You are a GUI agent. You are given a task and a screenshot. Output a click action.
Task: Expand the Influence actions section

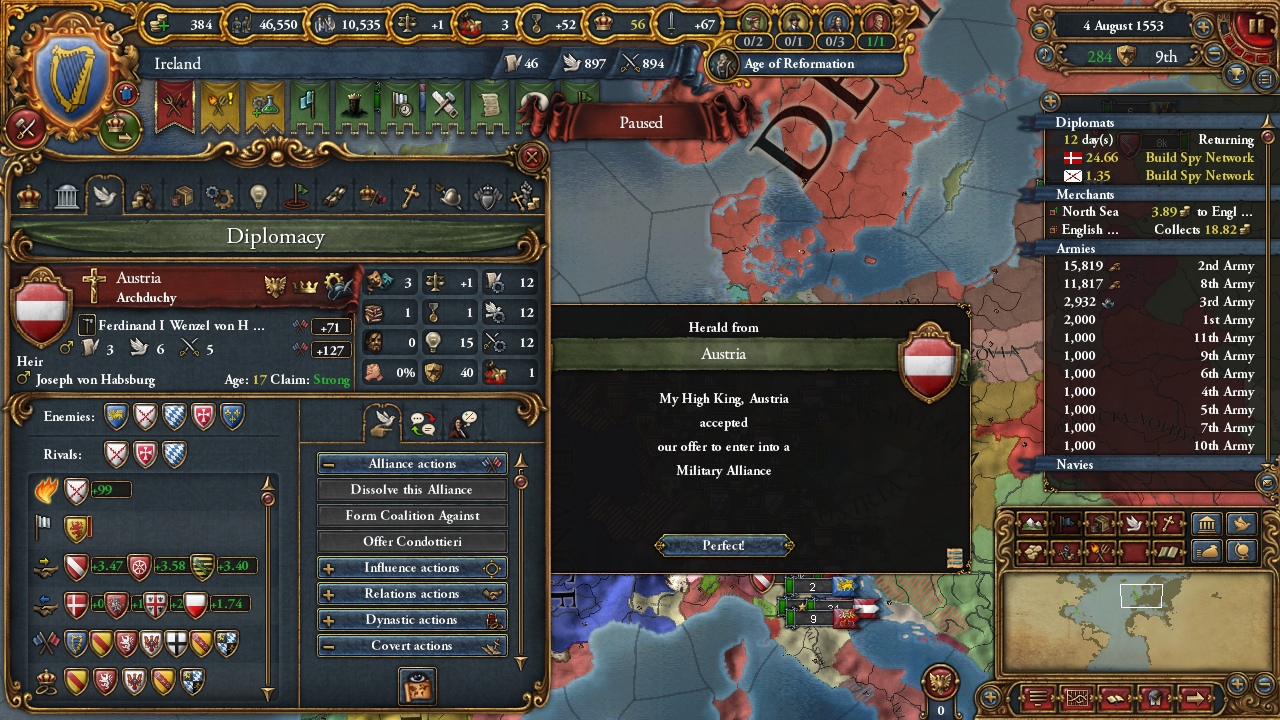point(412,568)
